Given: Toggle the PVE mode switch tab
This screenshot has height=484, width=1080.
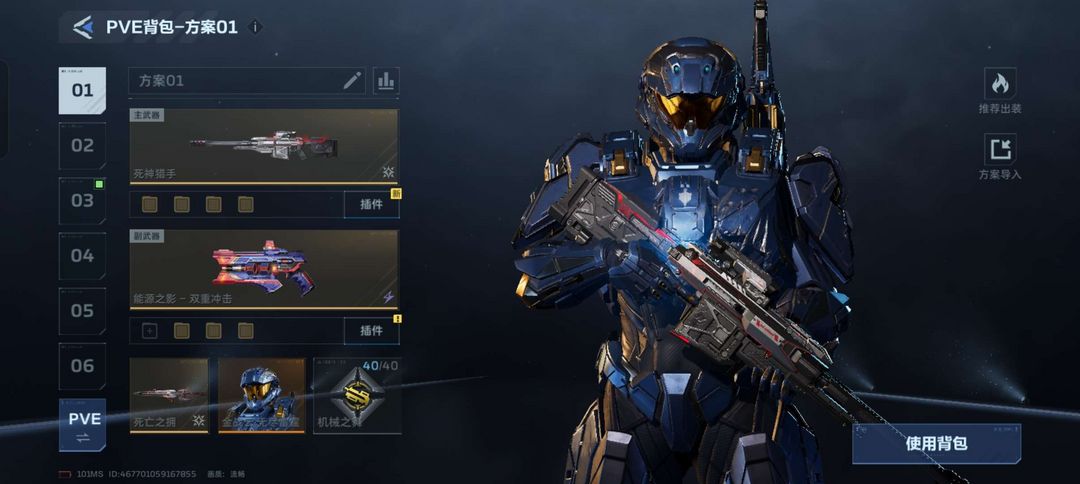Looking at the screenshot, I should [x=82, y=425].
